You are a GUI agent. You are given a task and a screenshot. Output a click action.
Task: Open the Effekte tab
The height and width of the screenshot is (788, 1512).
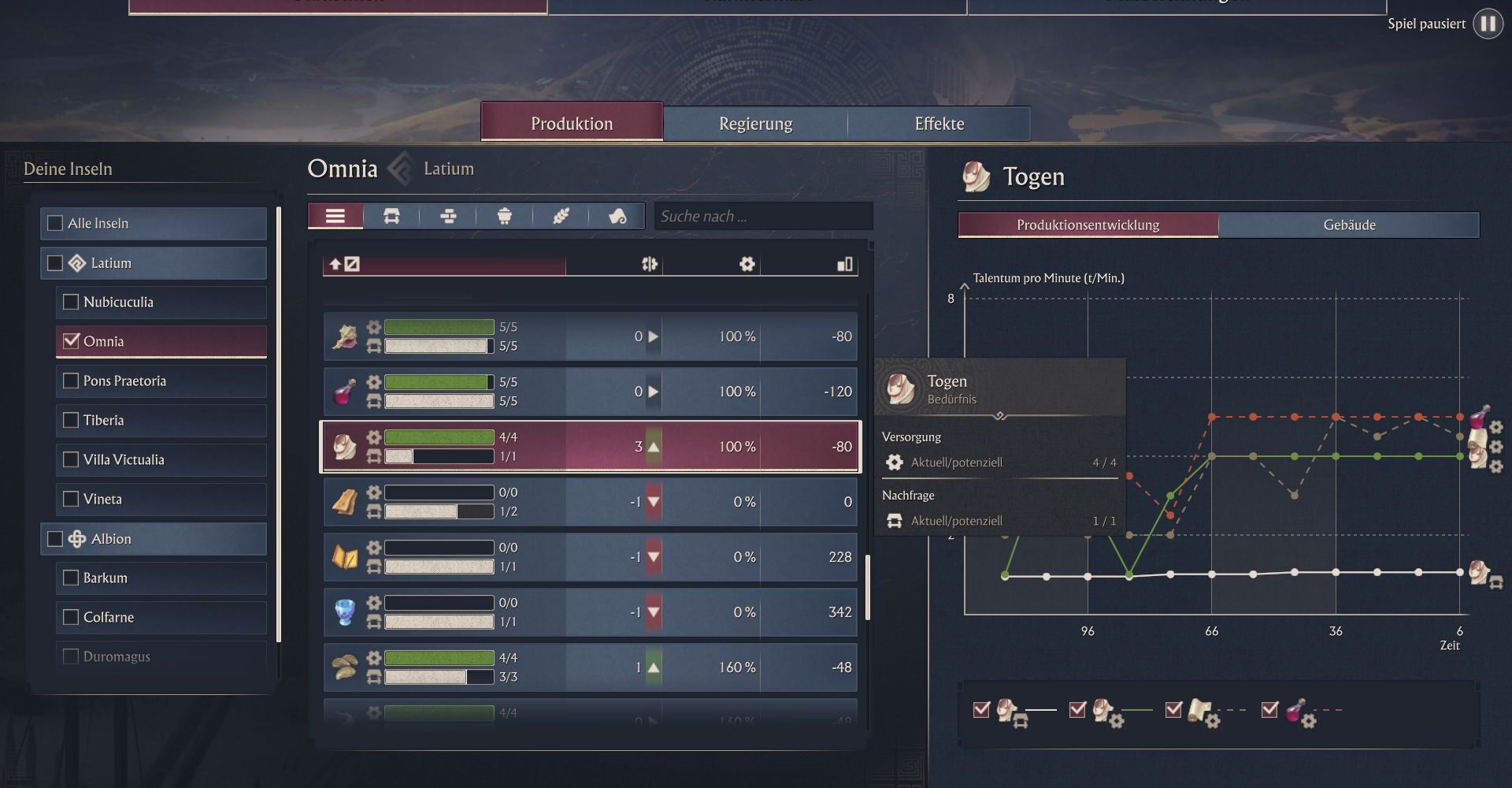939,124
